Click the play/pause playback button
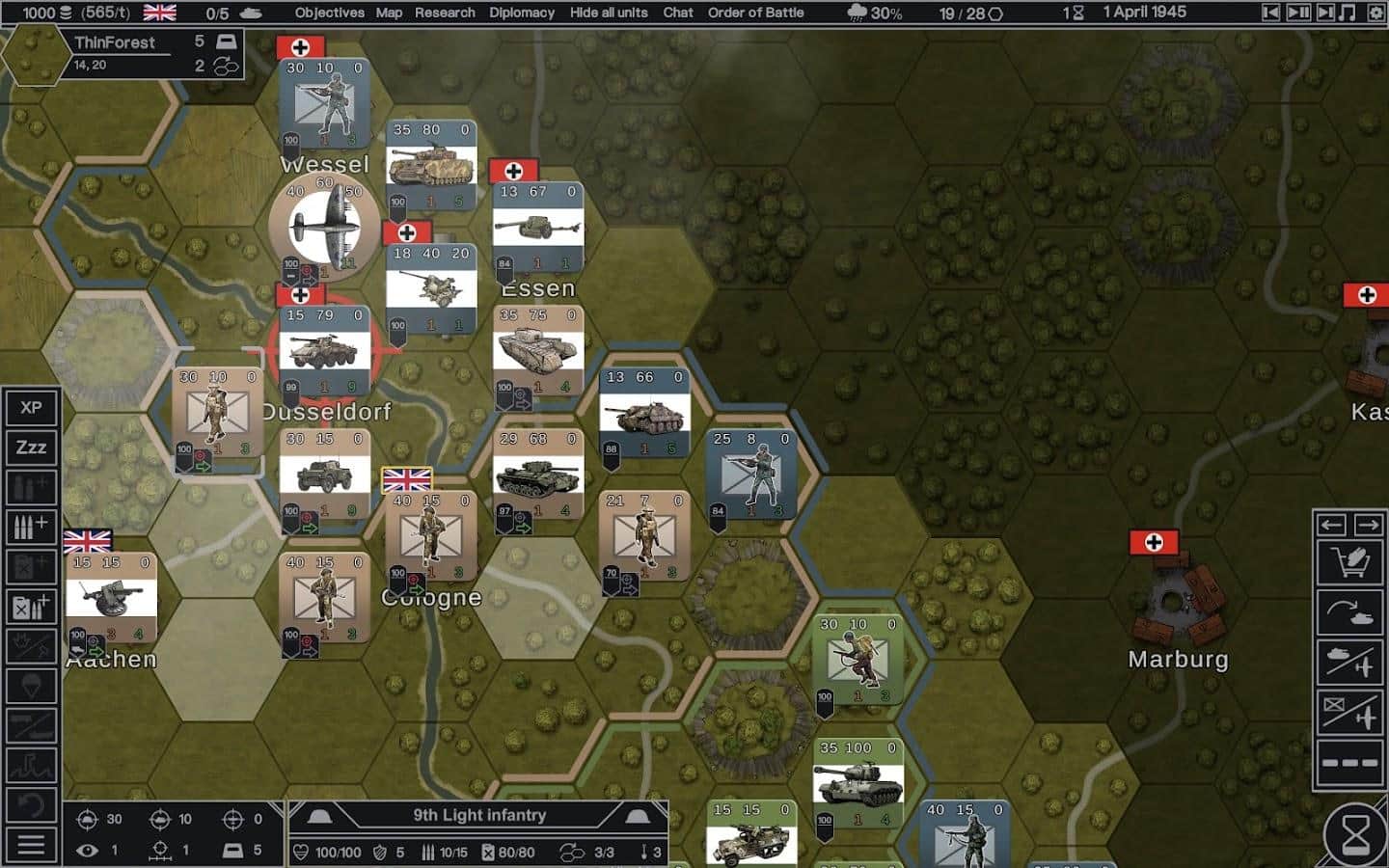This screenshot has width=1389, height=868. tap(1298, 13)
